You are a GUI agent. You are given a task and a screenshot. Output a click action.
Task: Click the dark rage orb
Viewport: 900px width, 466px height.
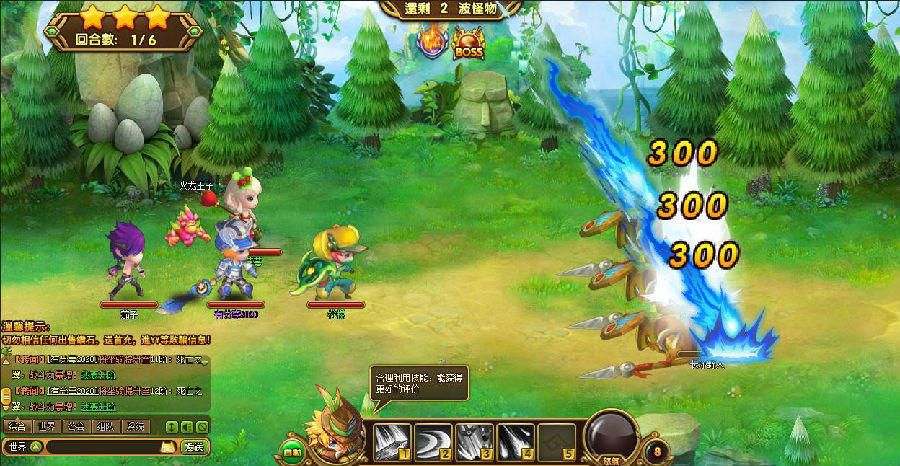point(613,437)
